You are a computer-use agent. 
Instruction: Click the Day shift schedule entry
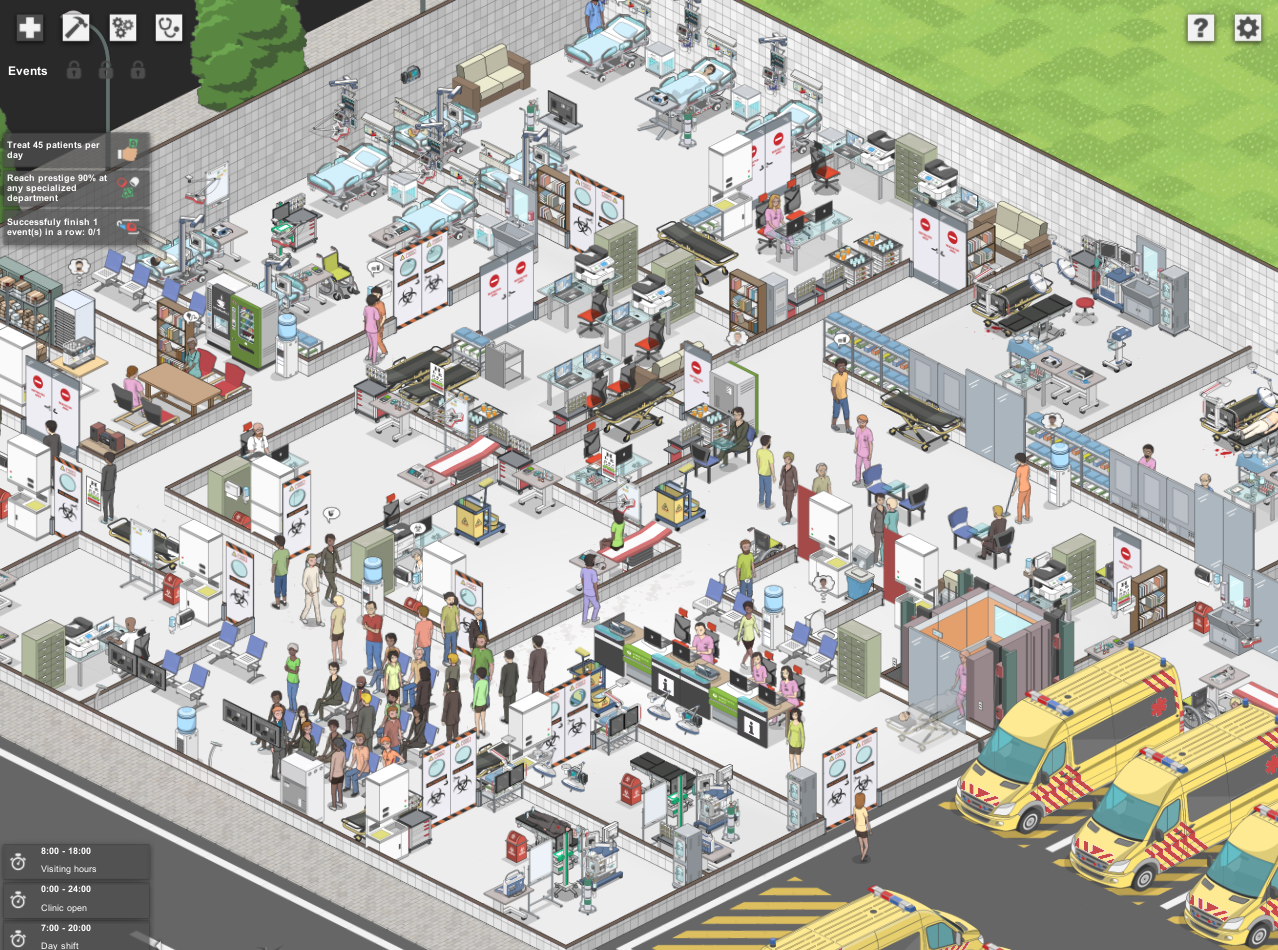[x=76, y=936]
